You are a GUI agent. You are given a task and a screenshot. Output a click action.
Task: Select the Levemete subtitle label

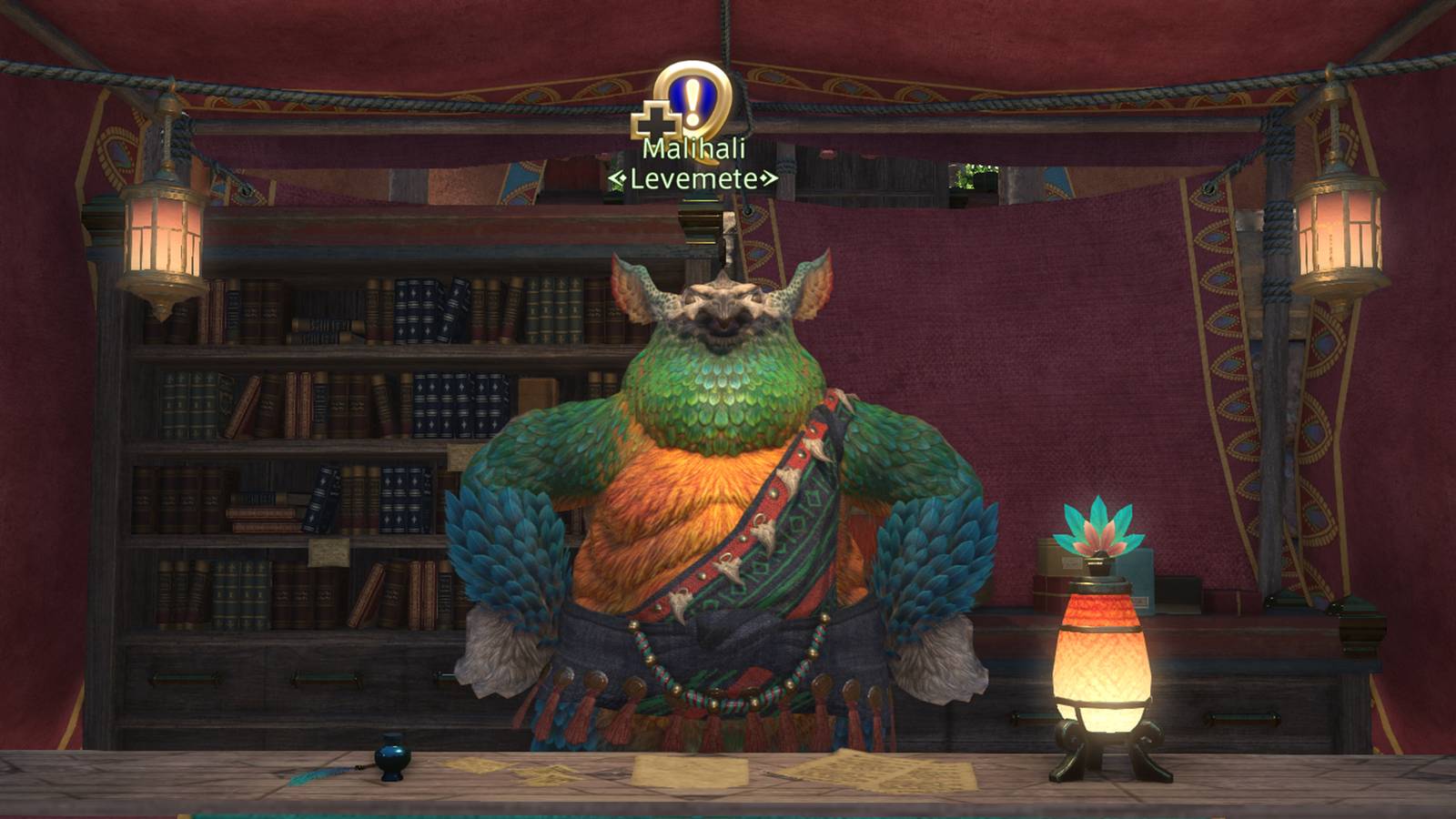coord(692,180)
